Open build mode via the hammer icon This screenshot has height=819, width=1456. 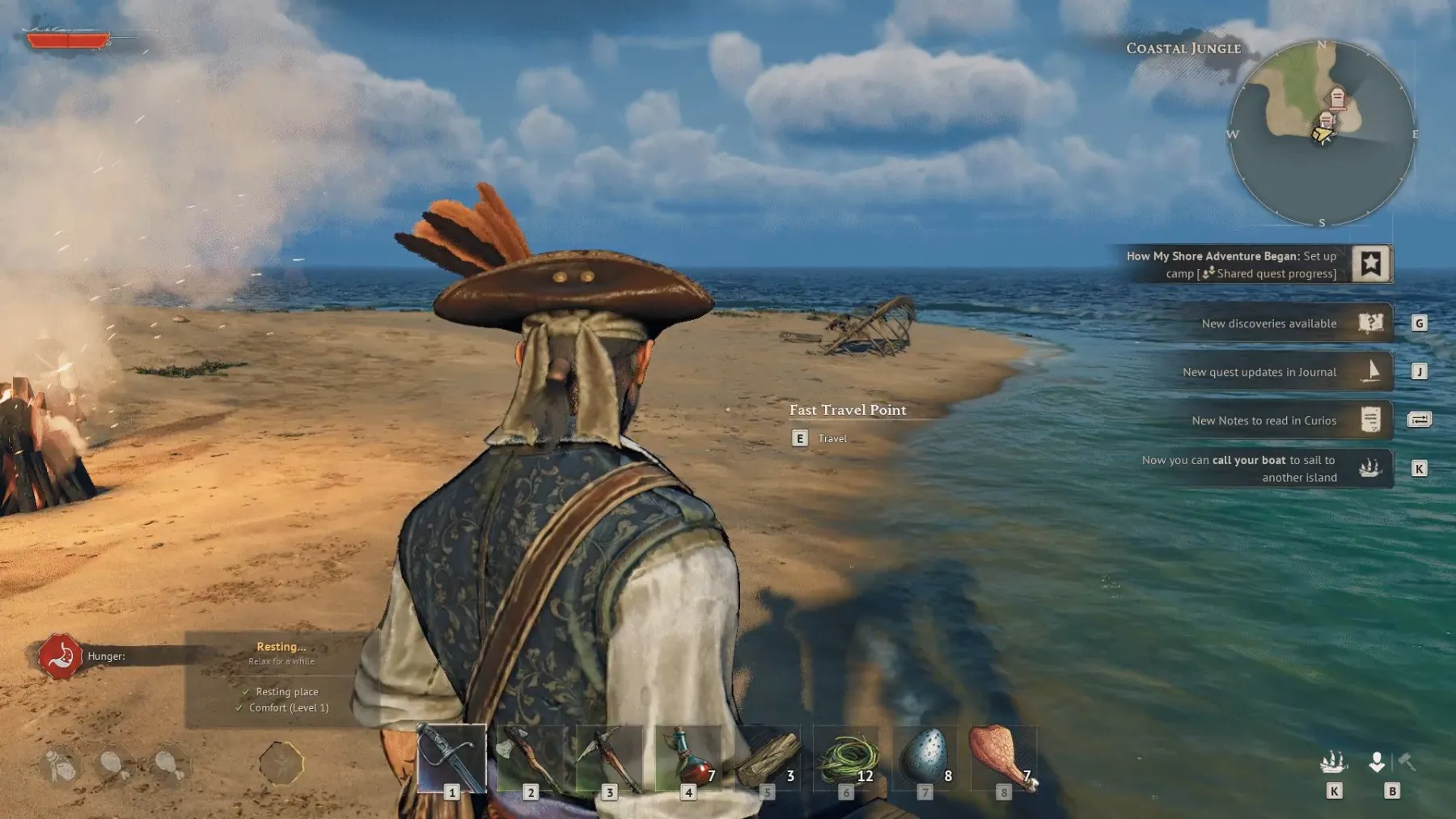point(1407,762)
